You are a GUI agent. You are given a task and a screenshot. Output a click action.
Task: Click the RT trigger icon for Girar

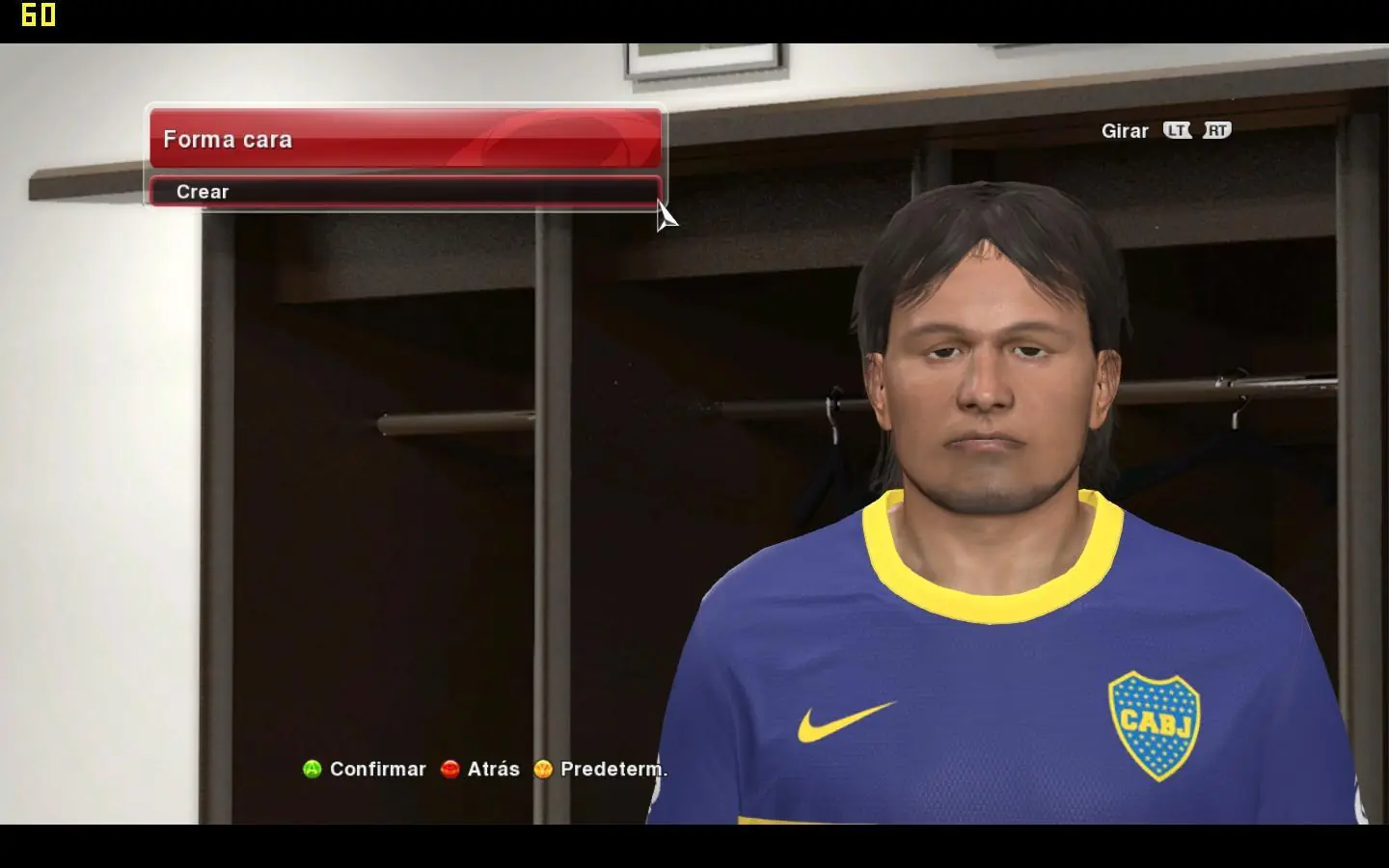(1216, 130)
